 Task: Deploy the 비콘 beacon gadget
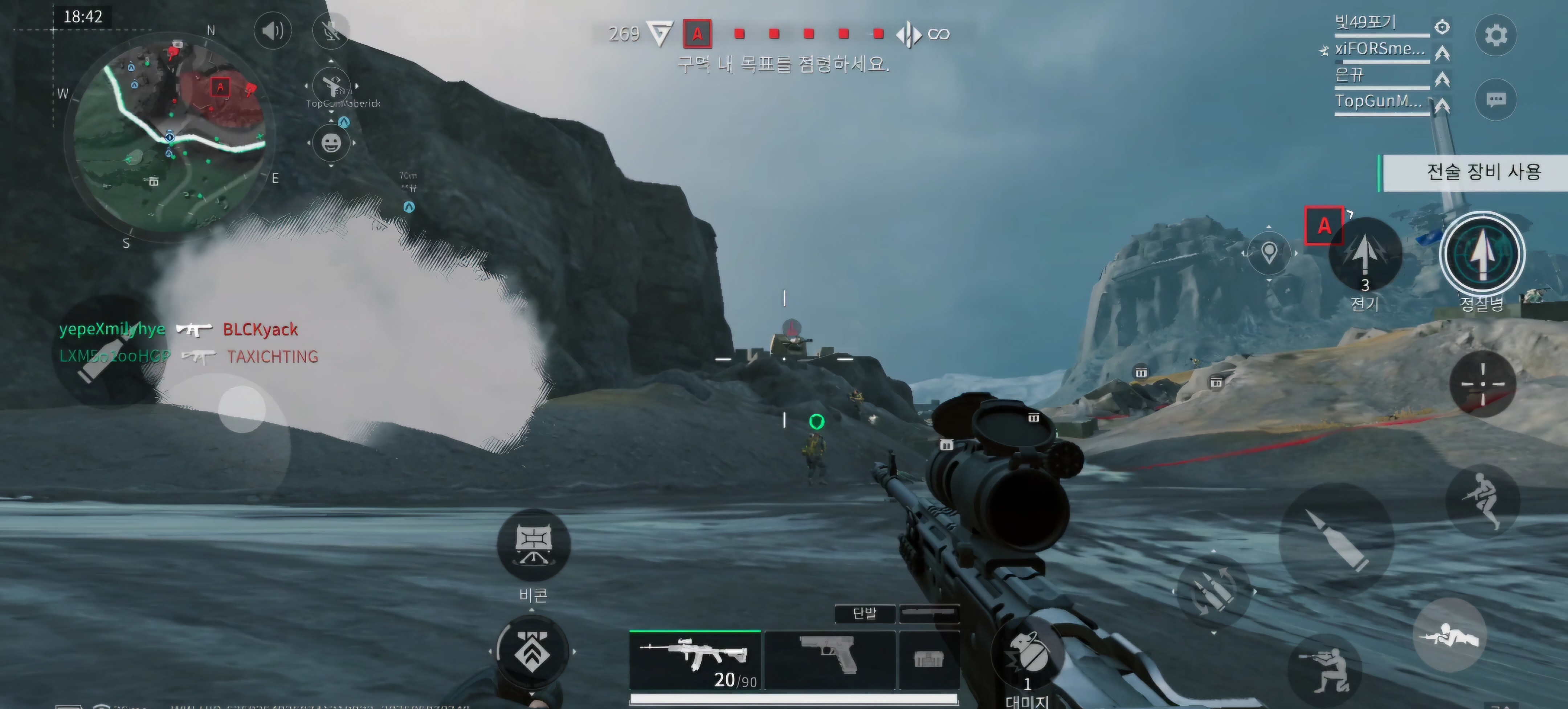(x=533, y=544)
